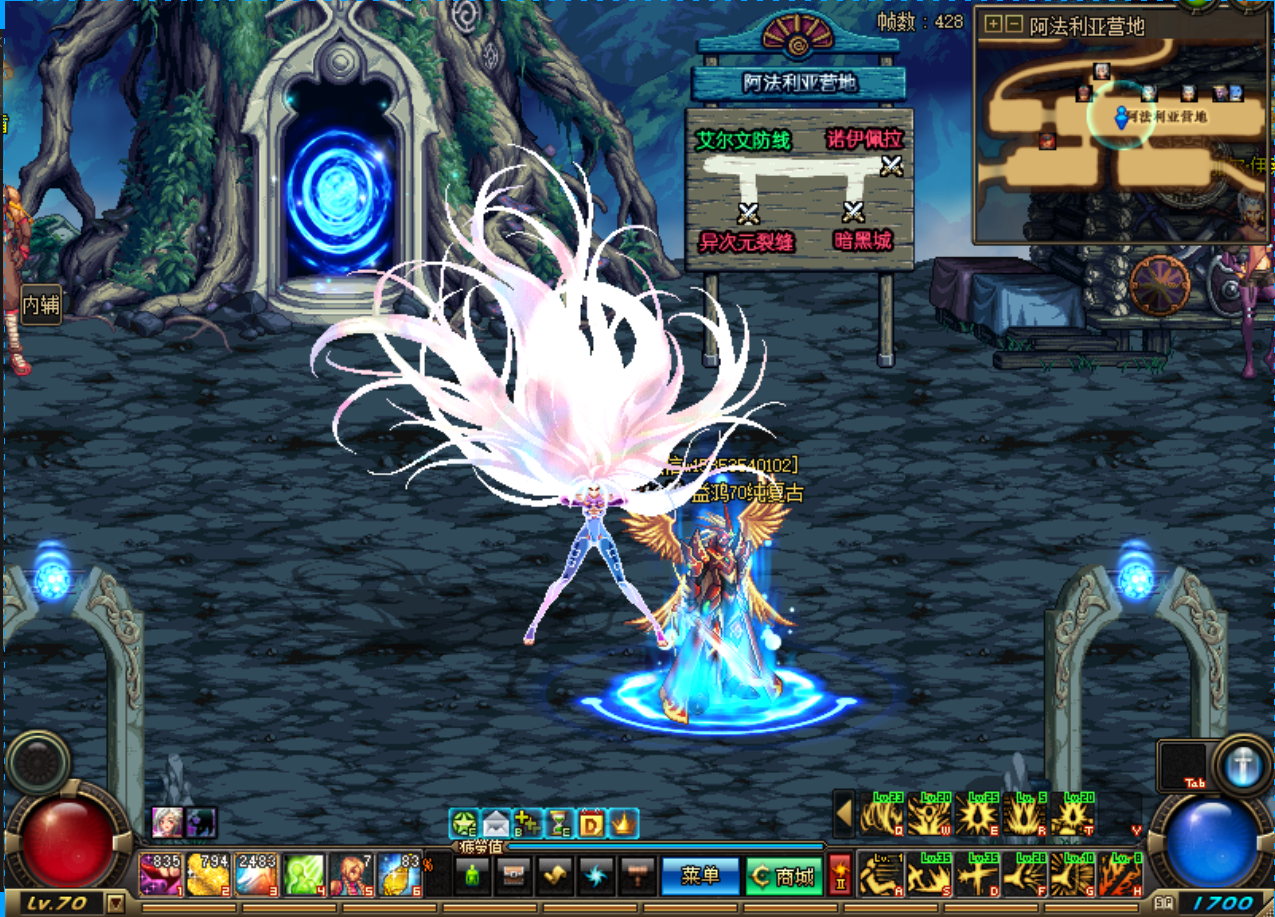
Task: Use the green silhouette item in slot 4
Action: [305, 873]
